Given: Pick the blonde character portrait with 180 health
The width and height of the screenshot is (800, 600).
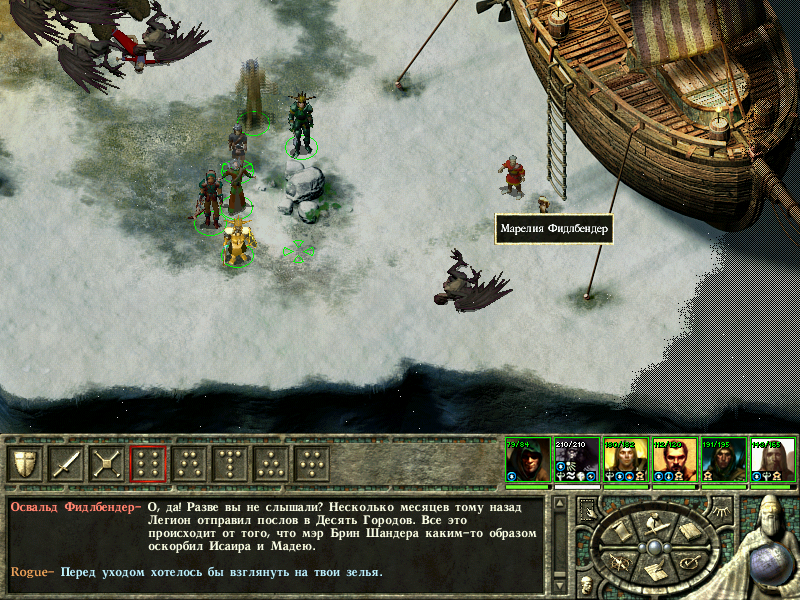Looking at the screenshot, I should 625,461.
